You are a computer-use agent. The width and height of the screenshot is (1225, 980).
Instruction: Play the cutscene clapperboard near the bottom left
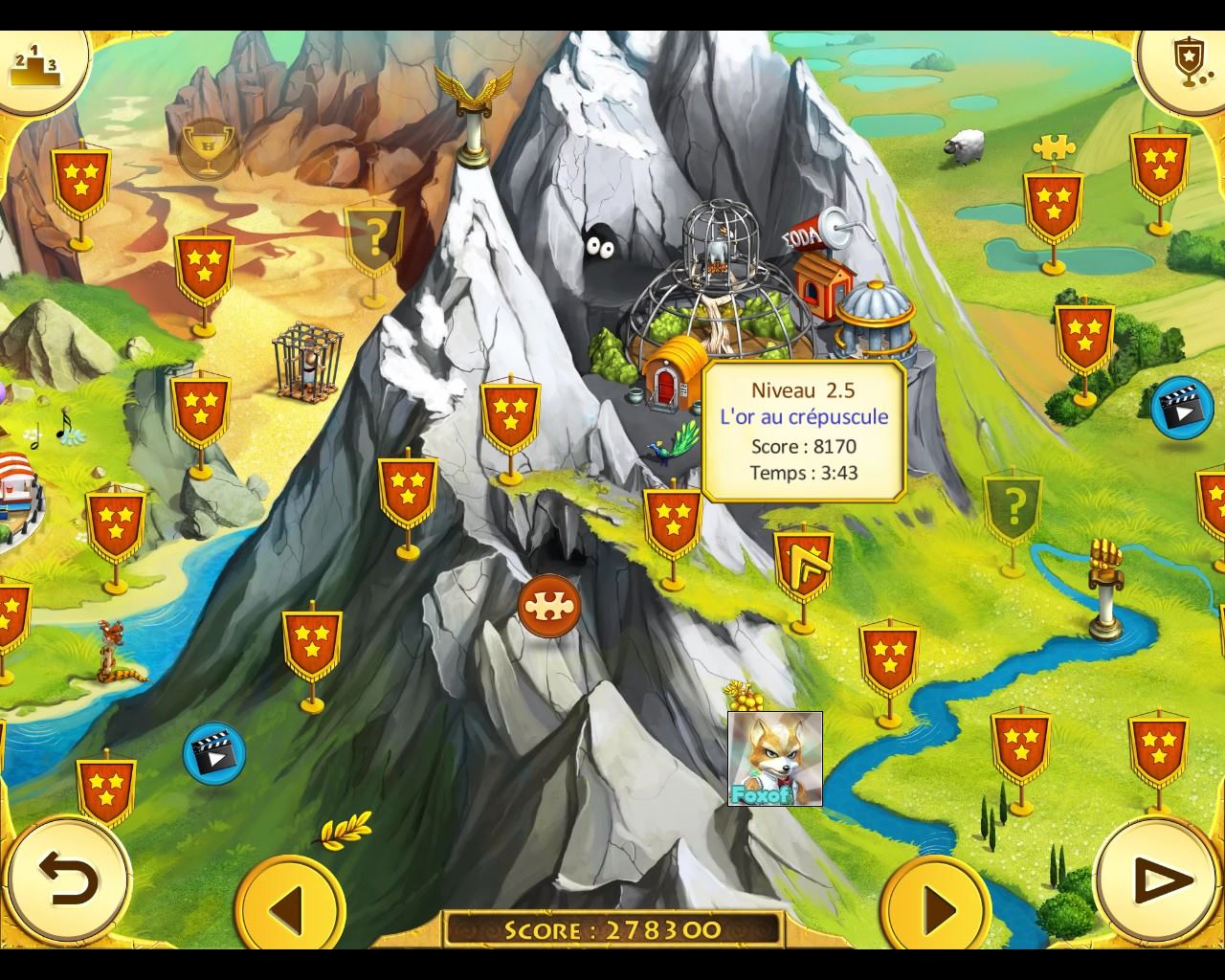pyautogui.click(x=213, y=753)
